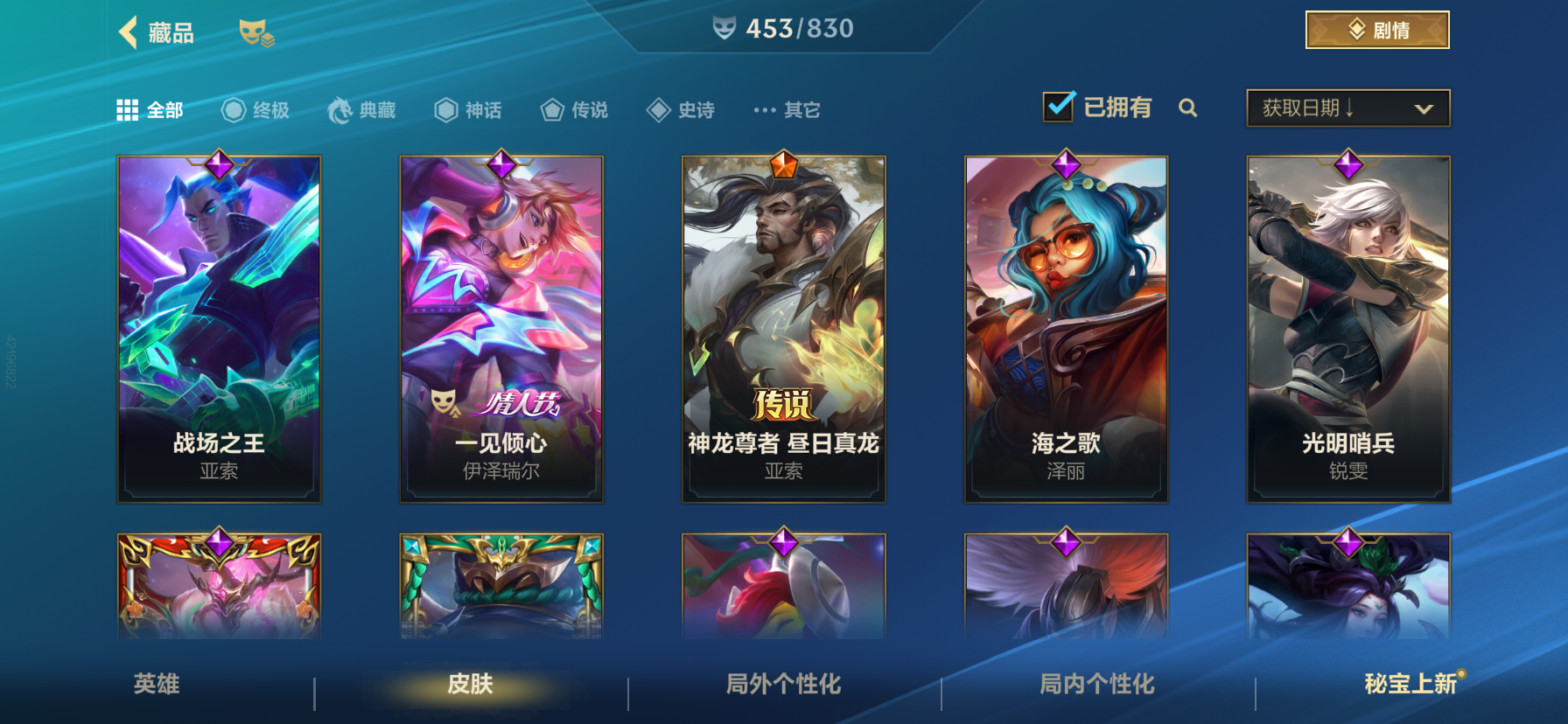The height and width of the screenshot is (724, 1568).
Task: Click the 典藏 dragon filter icon
Action: click(340, 108)
